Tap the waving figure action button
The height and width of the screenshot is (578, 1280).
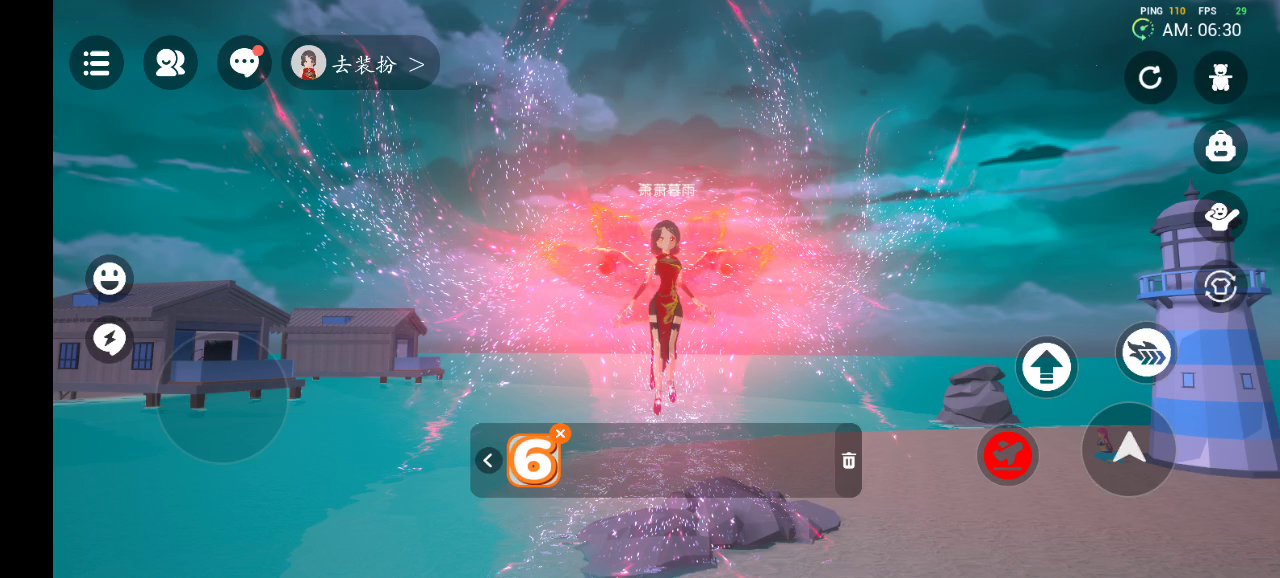[1220, 217]
